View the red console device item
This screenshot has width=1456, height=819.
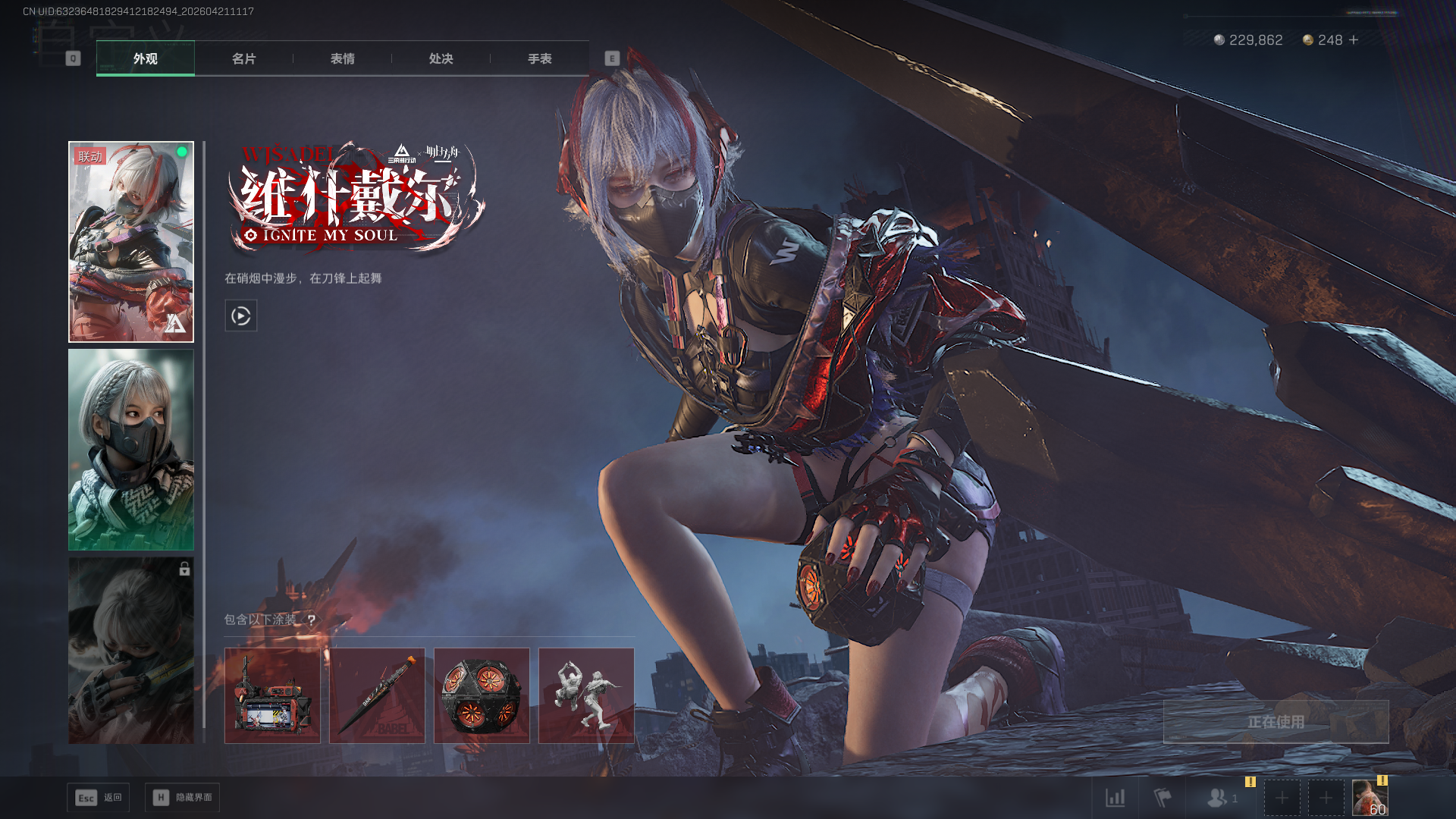[272, 695]
